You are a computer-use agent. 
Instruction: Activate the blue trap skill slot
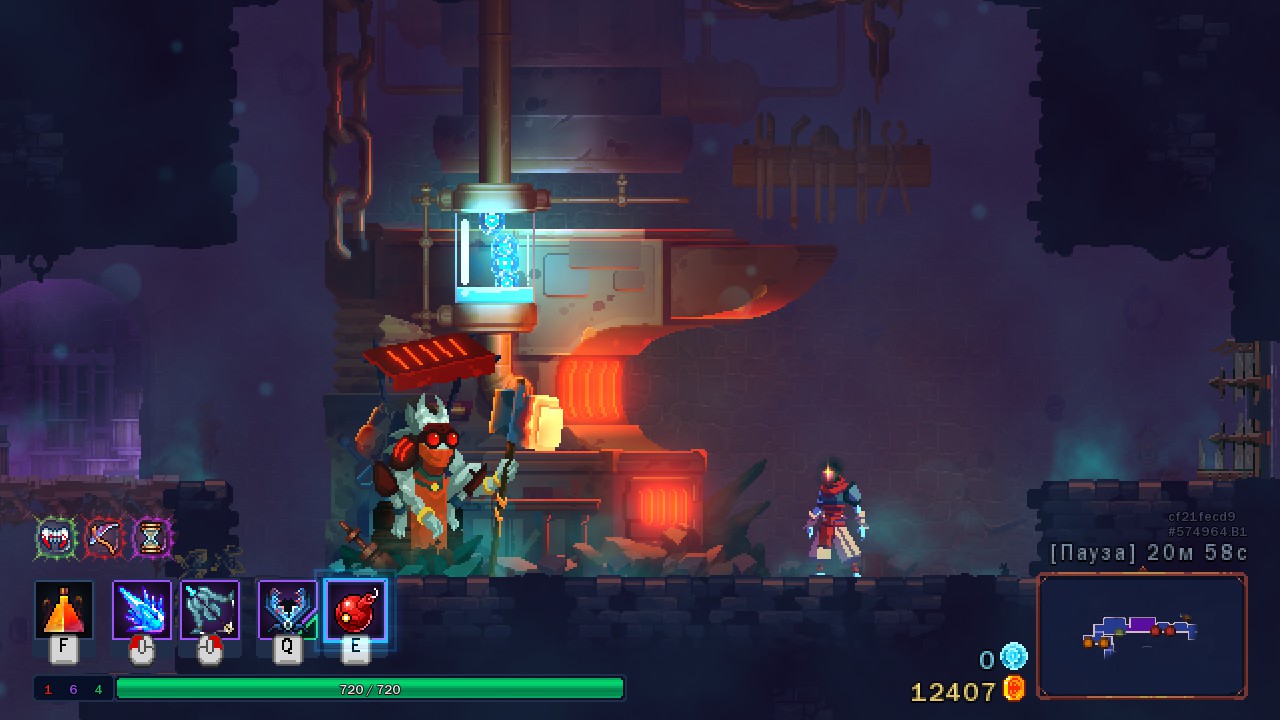[288, 610]
